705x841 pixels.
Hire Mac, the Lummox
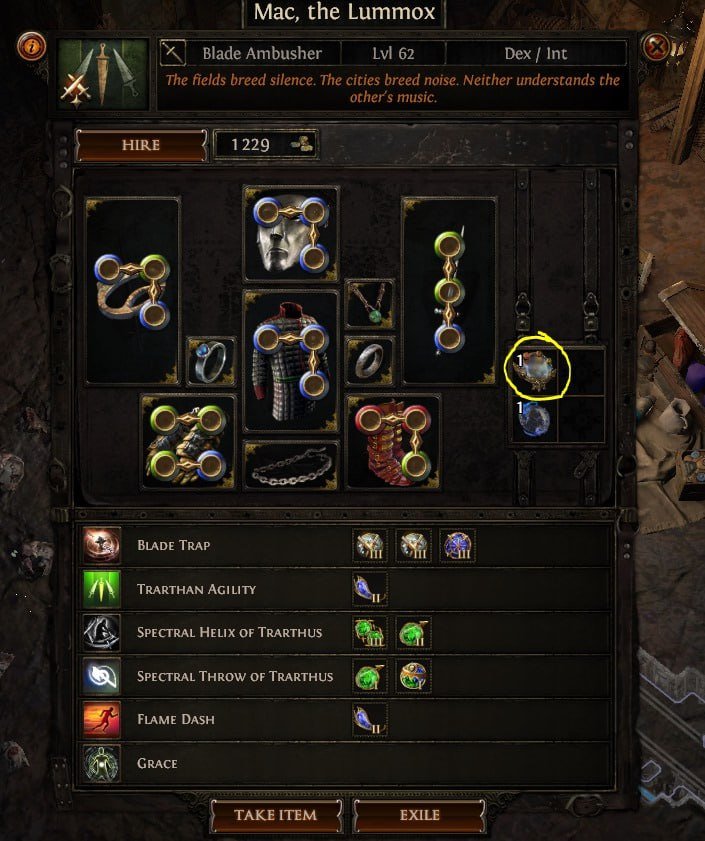click(x=140, y=145)
